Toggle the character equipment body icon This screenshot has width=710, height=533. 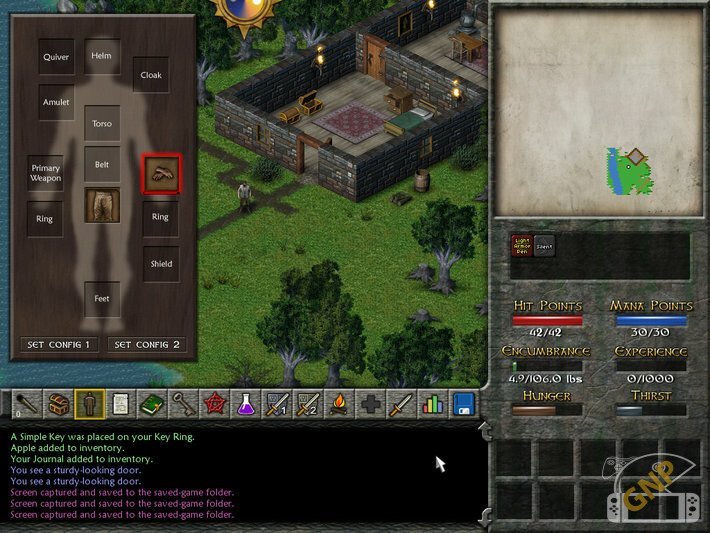tap(89, 404)
